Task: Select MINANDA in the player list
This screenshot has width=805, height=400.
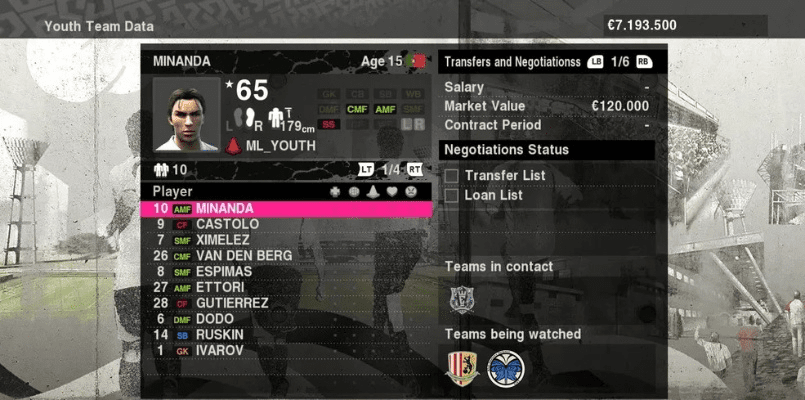Action: [x=224, y=209]
